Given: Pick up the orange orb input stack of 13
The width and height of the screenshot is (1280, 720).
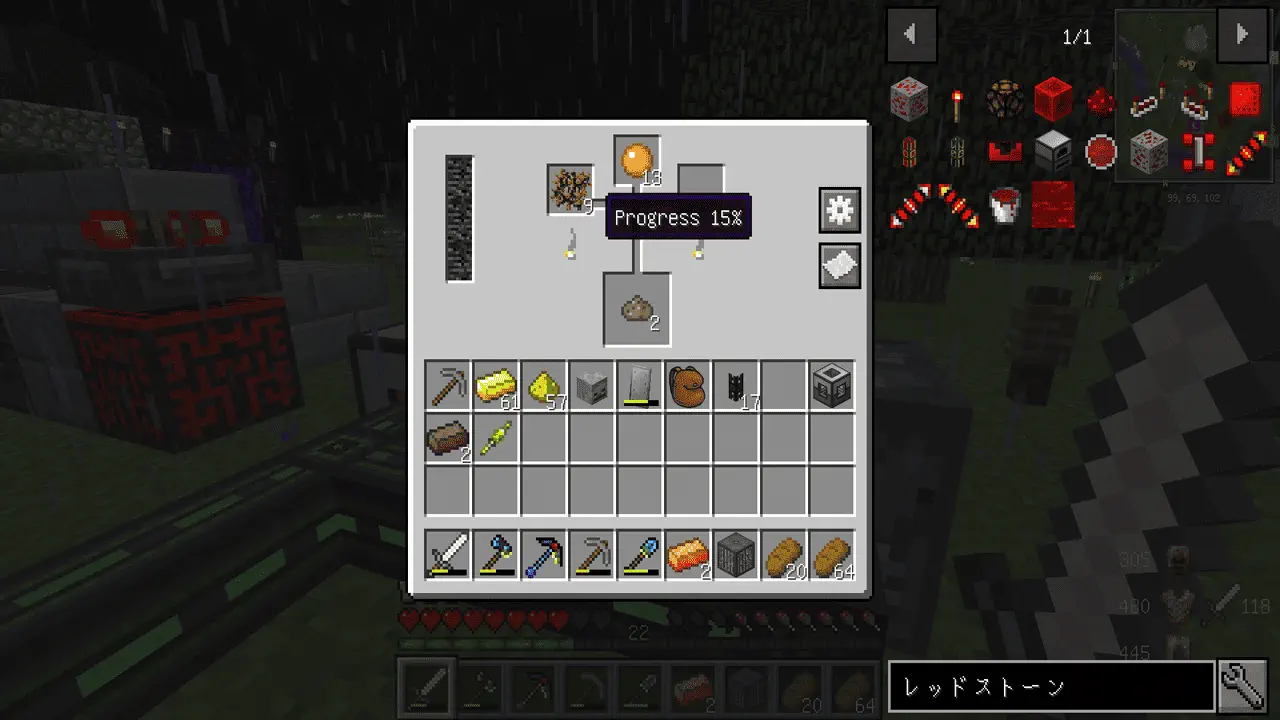Looking at the screenshot, I should pos(637,160).
